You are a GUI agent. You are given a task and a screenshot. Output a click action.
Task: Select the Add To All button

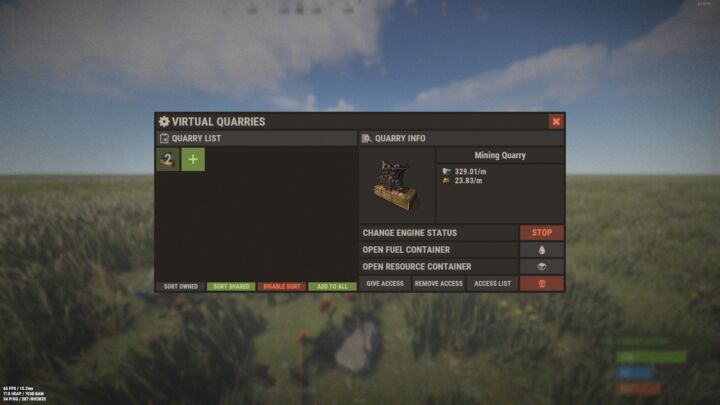coord(332,287)
